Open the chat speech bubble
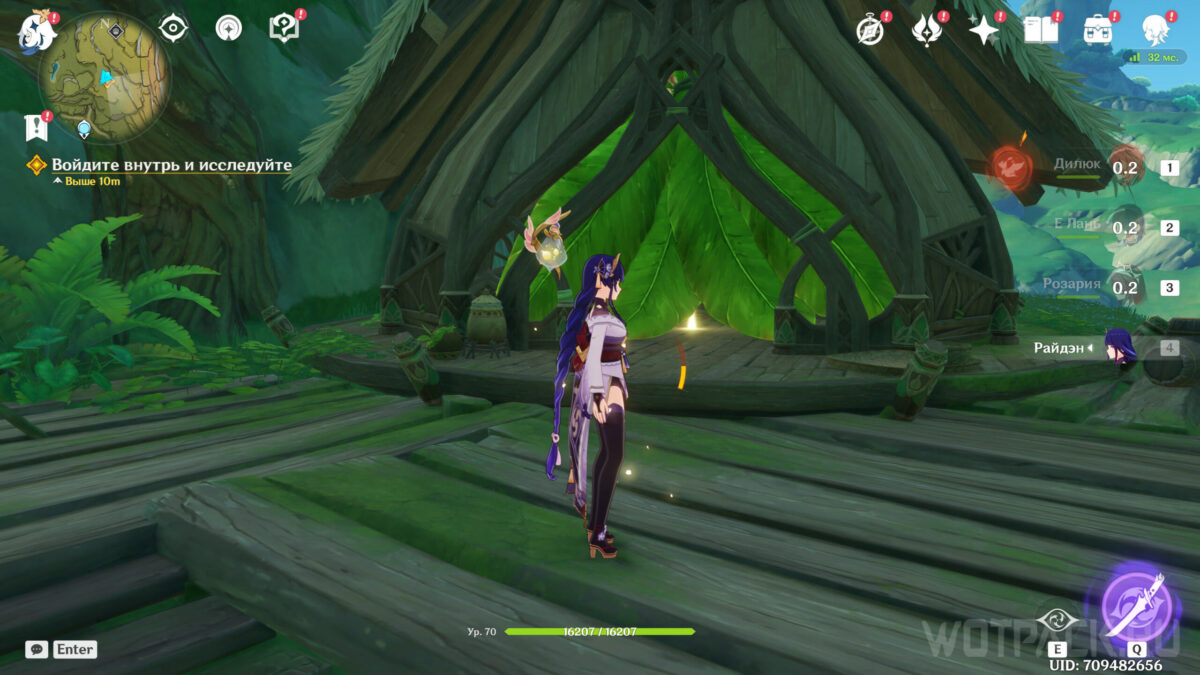Image resolution: width=1200 pixels, height=675 pixels. coord(36,649)
